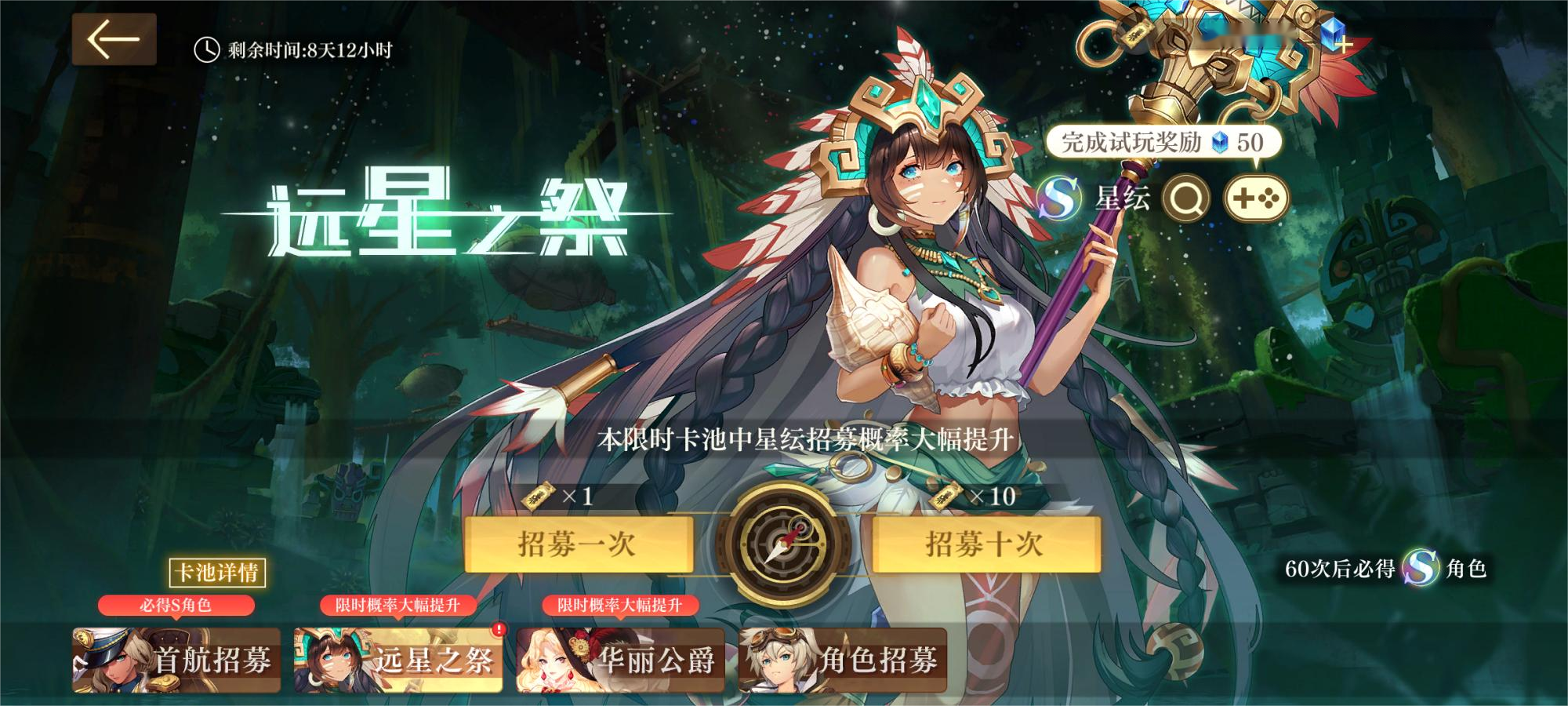Image resolution: width=1568 pixels, height=706 pixels.
Task: Inspect character with the magnifier icon
Action: pyautogui.click(x=1185, y=198)
